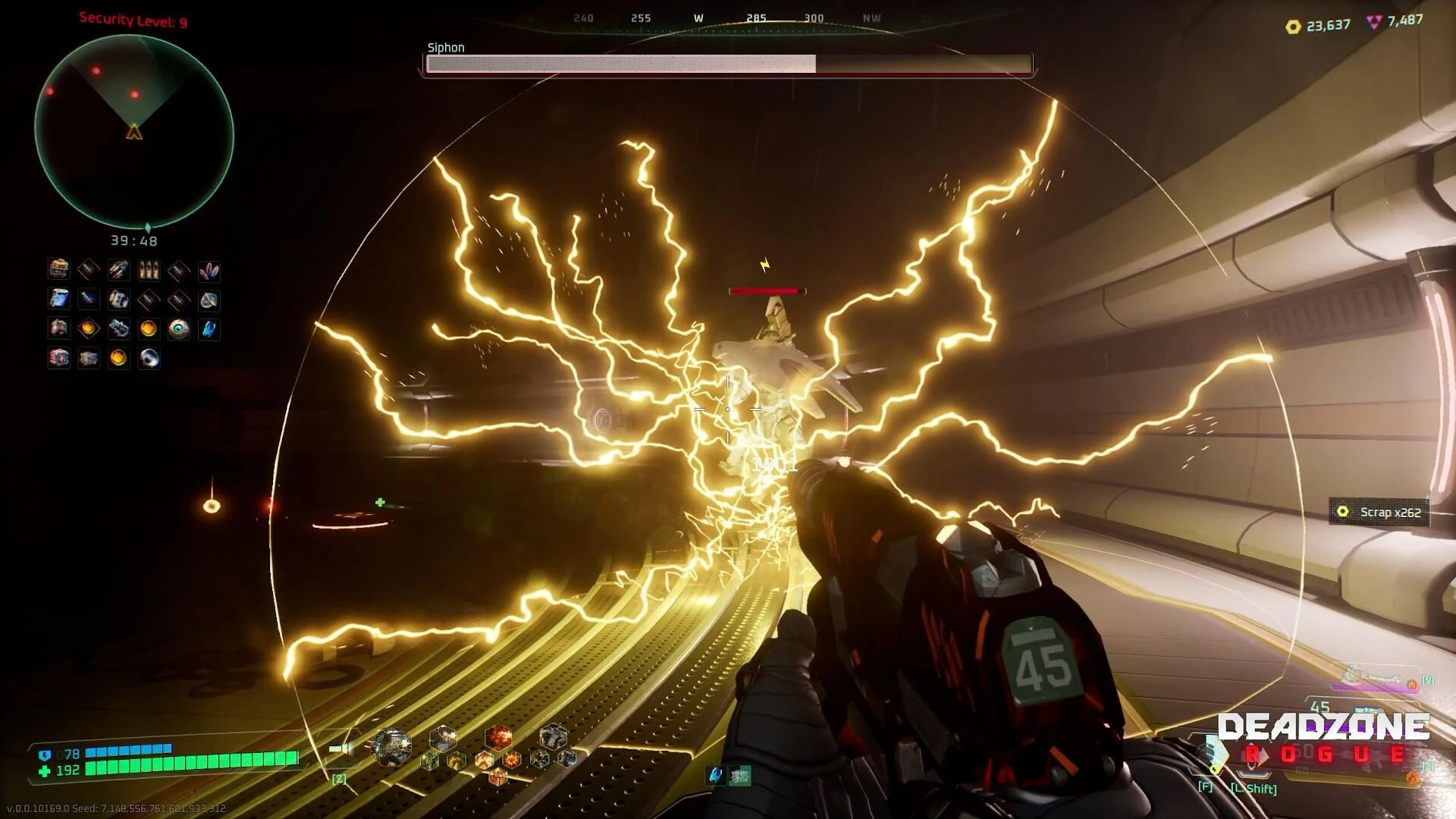Click the blue crystal shard perk icon
The height and width of the screenshot is (819, 1456).
pos(209,328)
